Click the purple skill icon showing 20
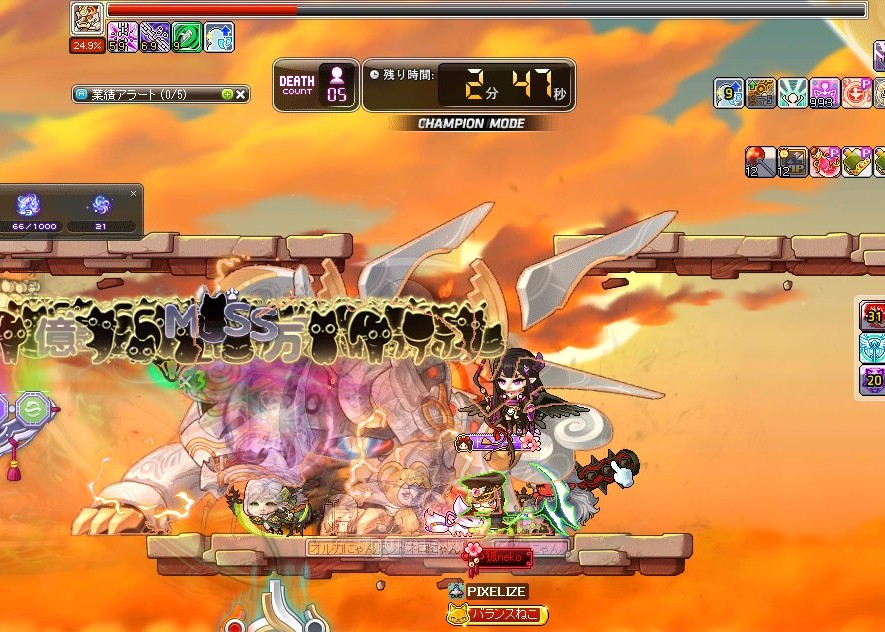Screen dimensions: 885x632 [x=873, y=380]
